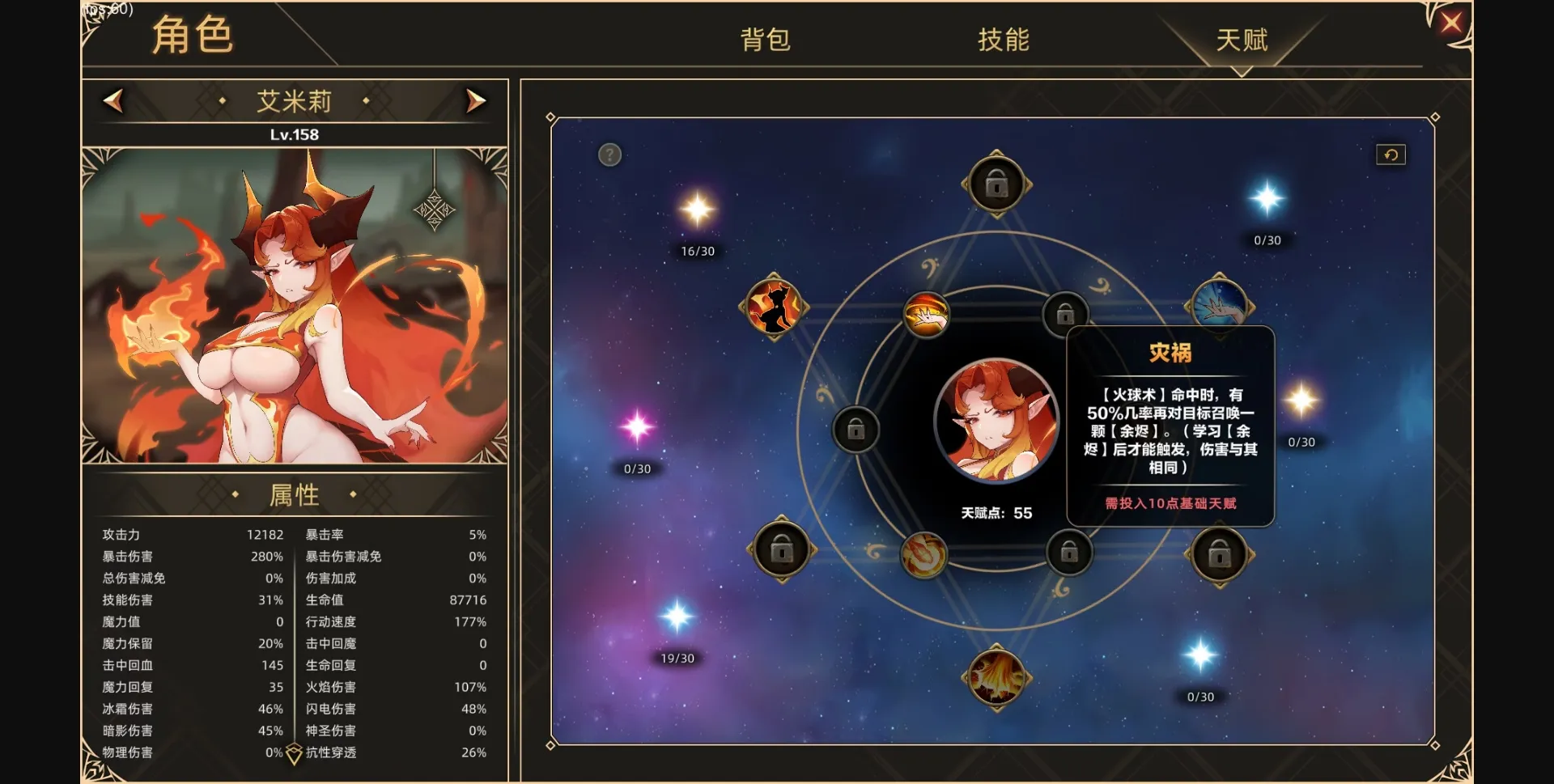Click the 抗性穿透 diamond icon in stats panel
Viewport: 1554px width, 784px height.
tap(293, 752)
